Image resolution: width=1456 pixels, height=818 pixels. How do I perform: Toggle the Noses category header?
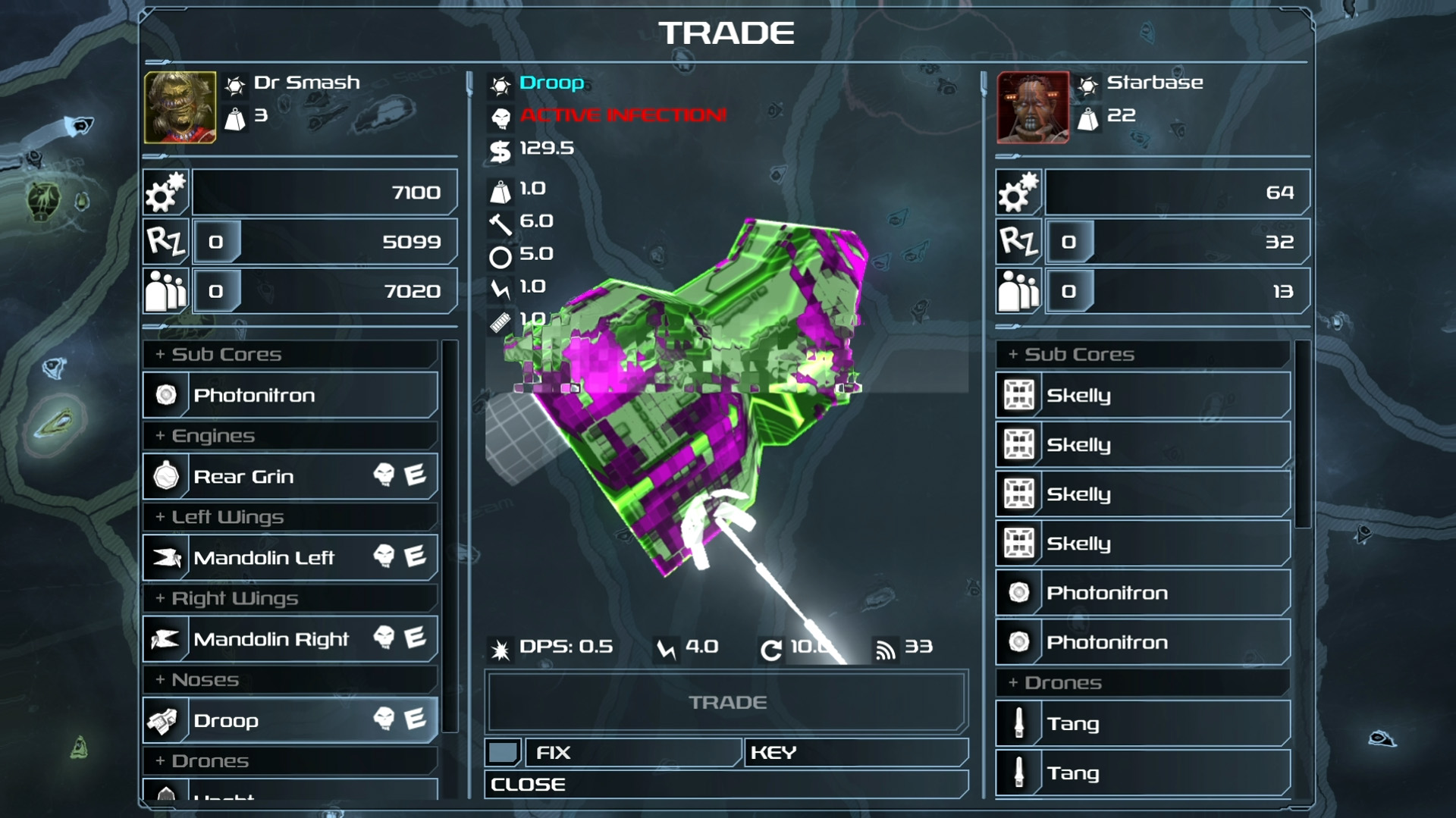click(290, 680)
